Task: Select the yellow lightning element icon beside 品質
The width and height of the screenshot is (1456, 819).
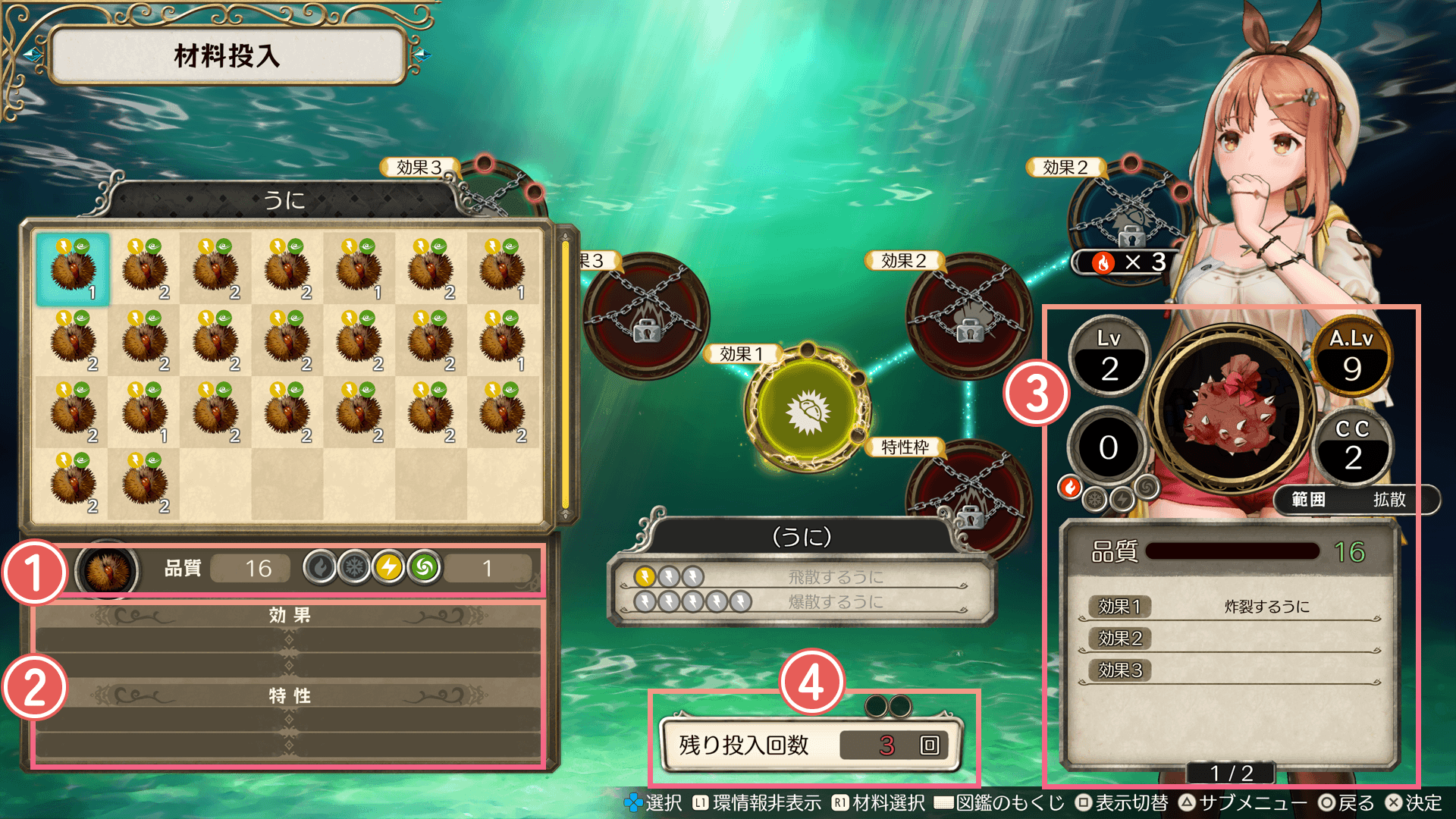Action: (x=389, y=567)
